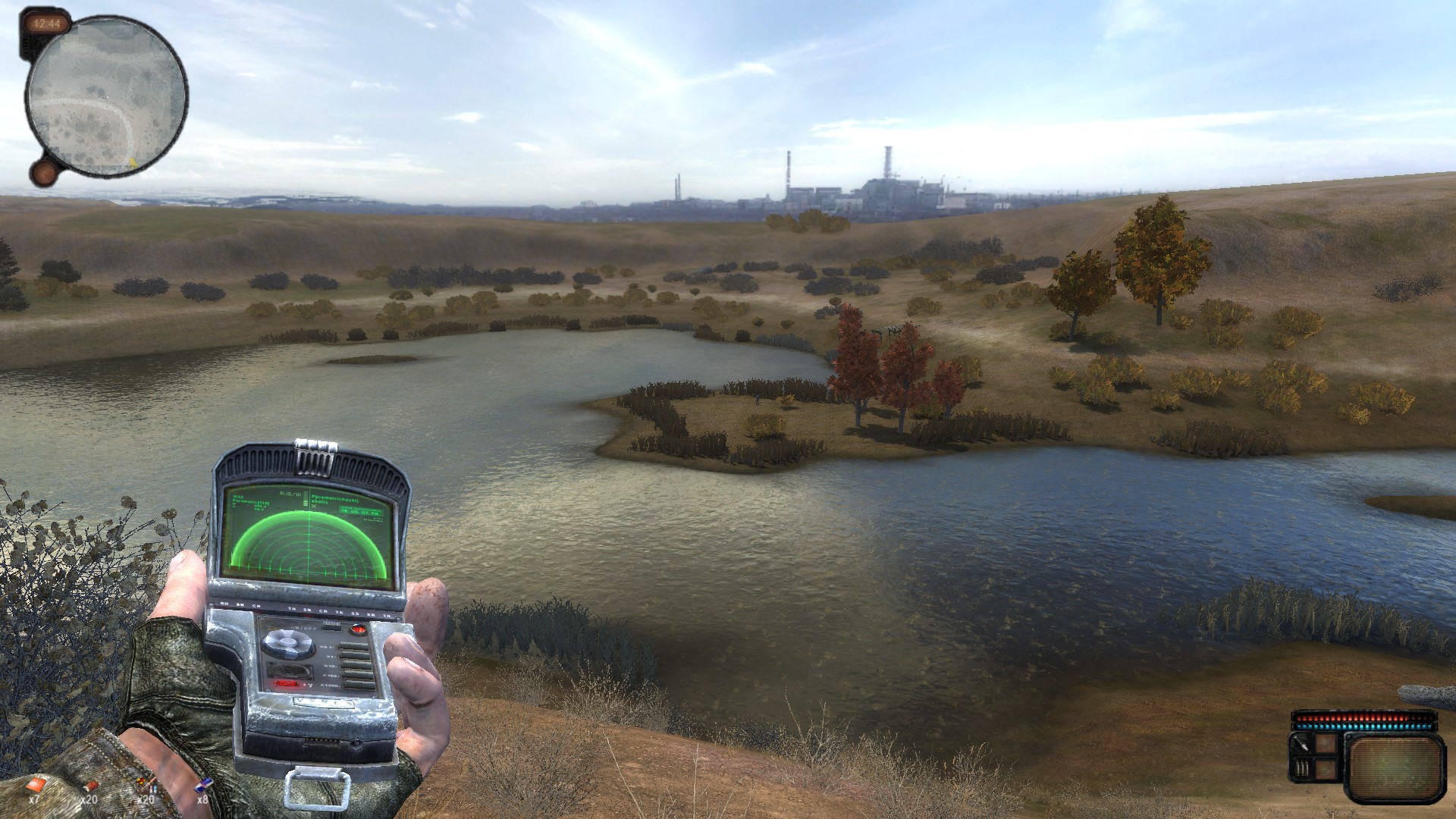Select the energy drink can quick slot

pyautogui.click(x=203, y=786)
